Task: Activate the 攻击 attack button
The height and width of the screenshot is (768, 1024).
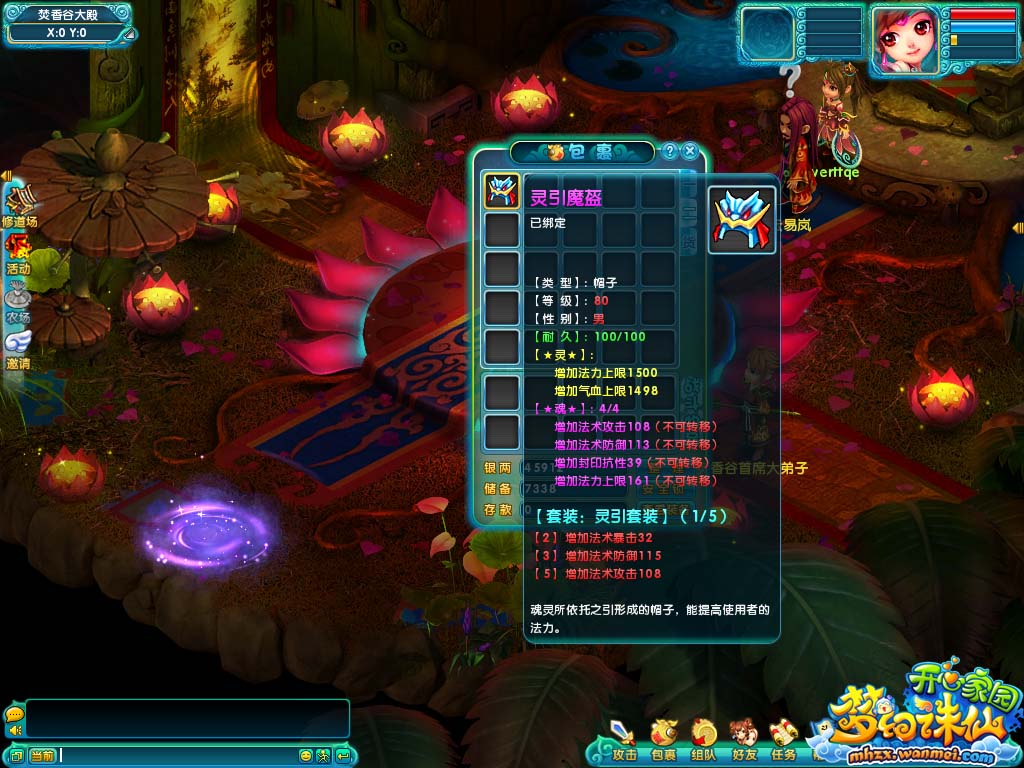Action: pyautogui.click(x=624, y=739)
